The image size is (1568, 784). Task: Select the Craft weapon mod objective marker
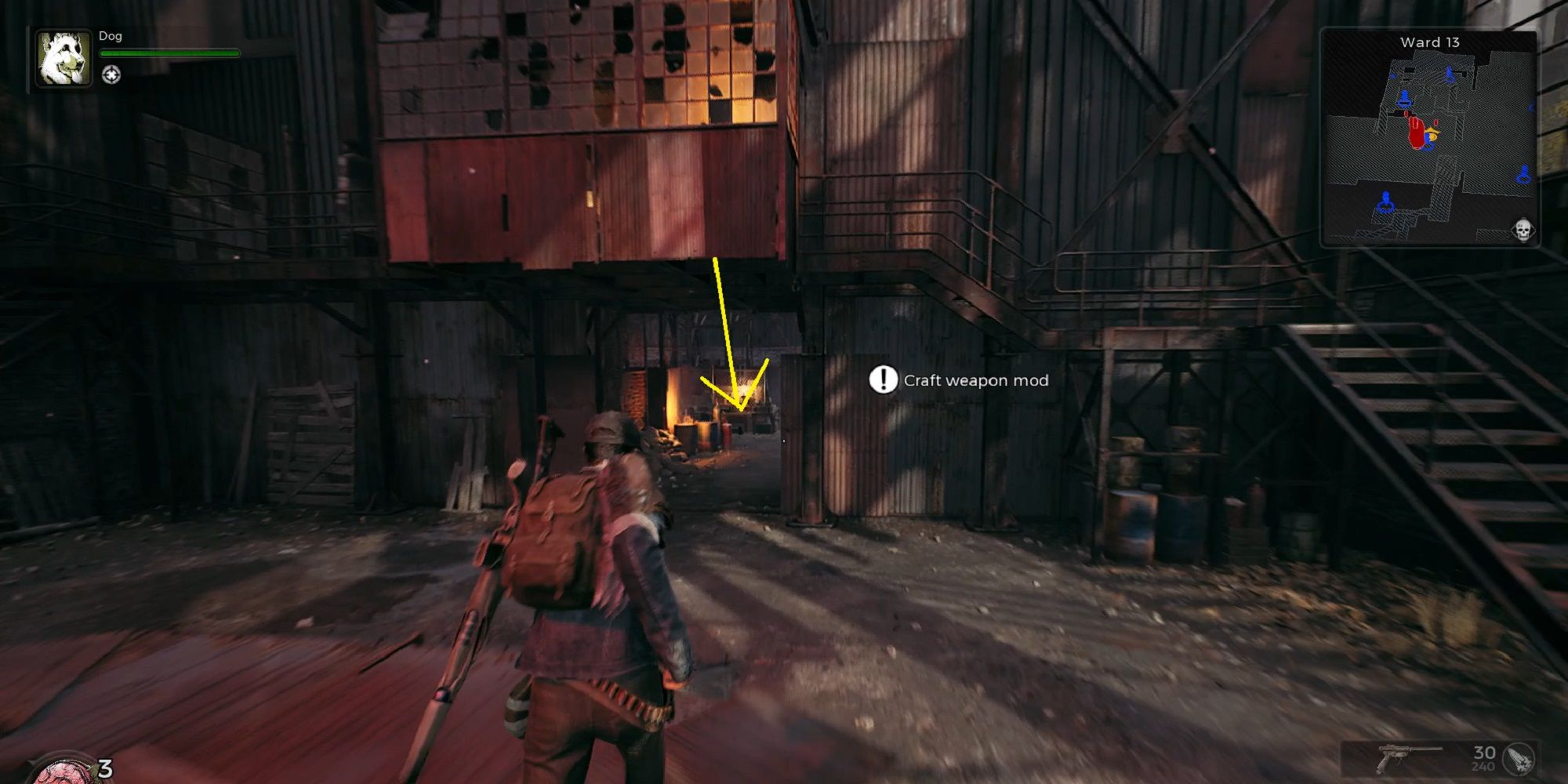coord(883,380)
